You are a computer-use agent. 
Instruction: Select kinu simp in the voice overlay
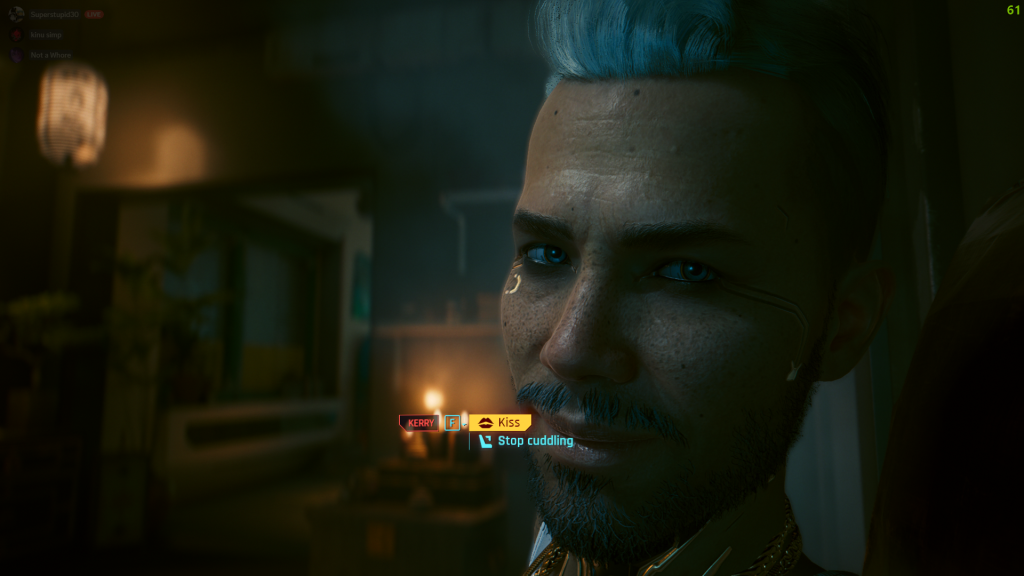tap(44, 35)
